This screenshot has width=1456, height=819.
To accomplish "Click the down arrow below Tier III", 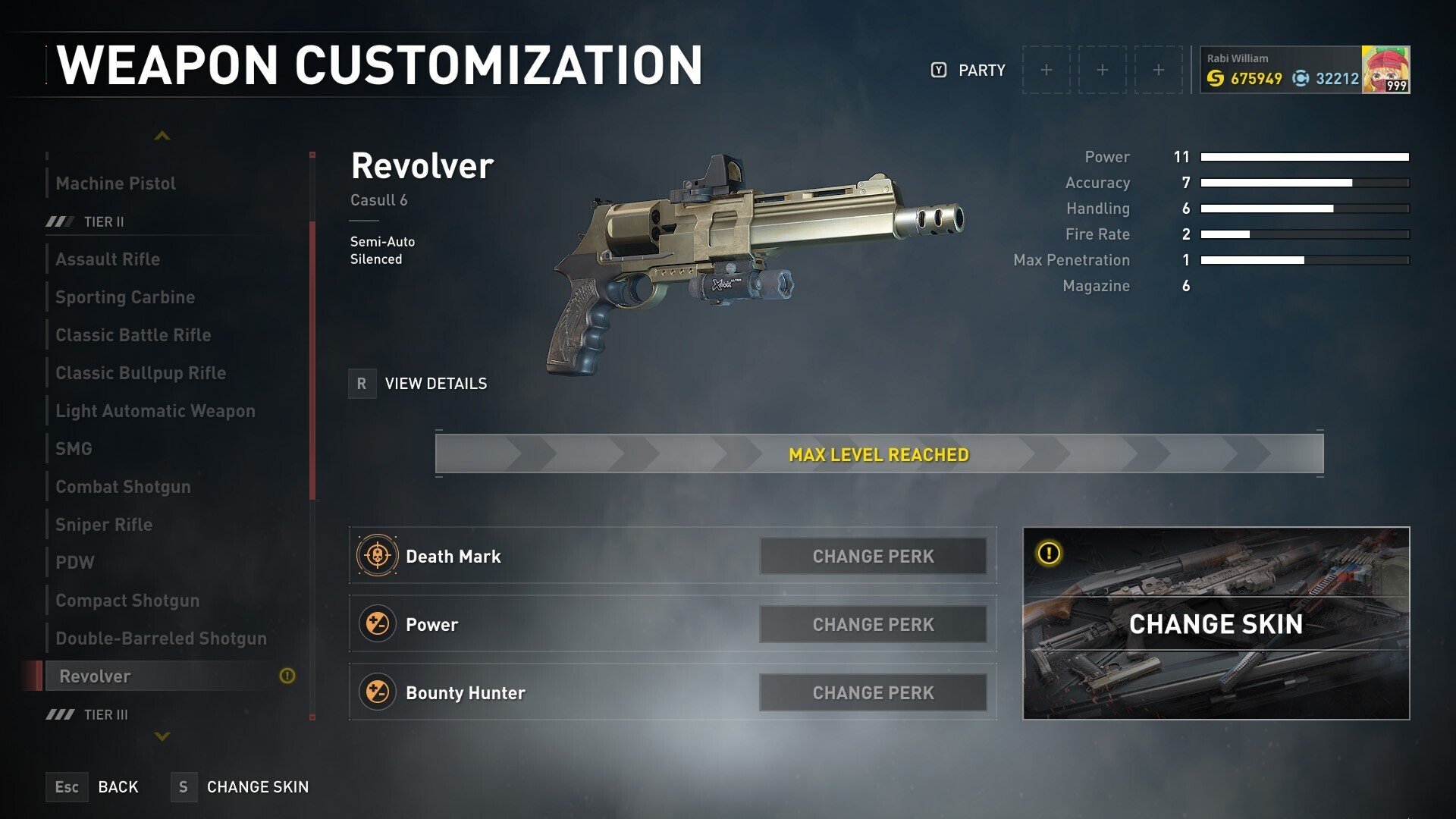I will pos(162,736).
